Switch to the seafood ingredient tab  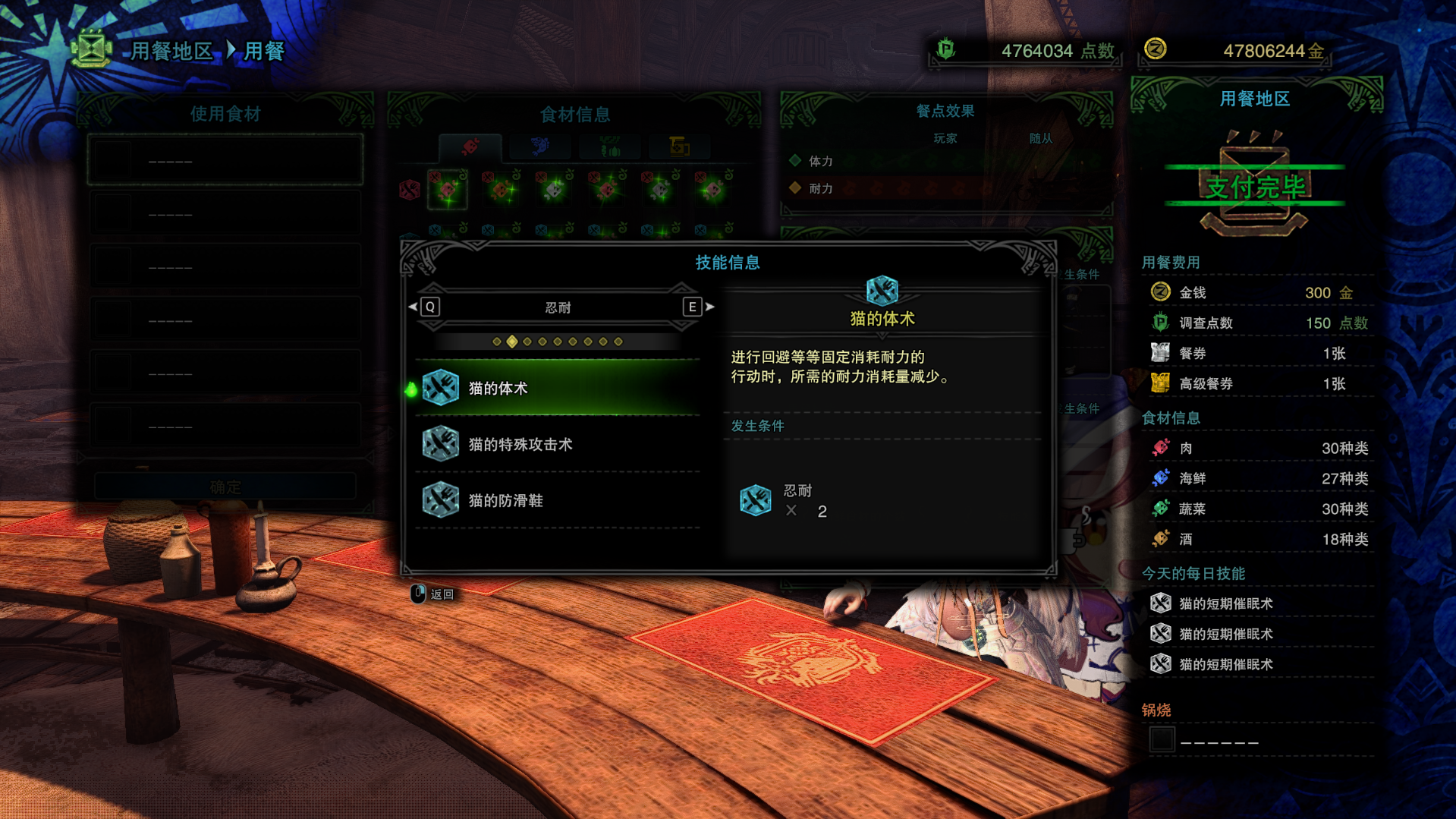tap(540, 146)
